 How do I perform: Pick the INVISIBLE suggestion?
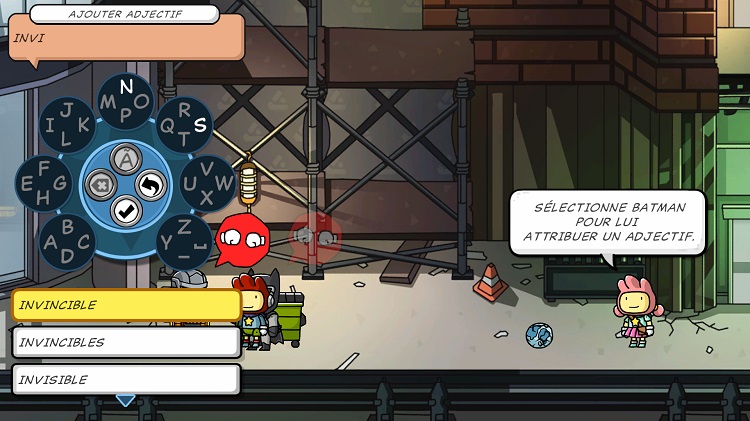coord(126,379)
